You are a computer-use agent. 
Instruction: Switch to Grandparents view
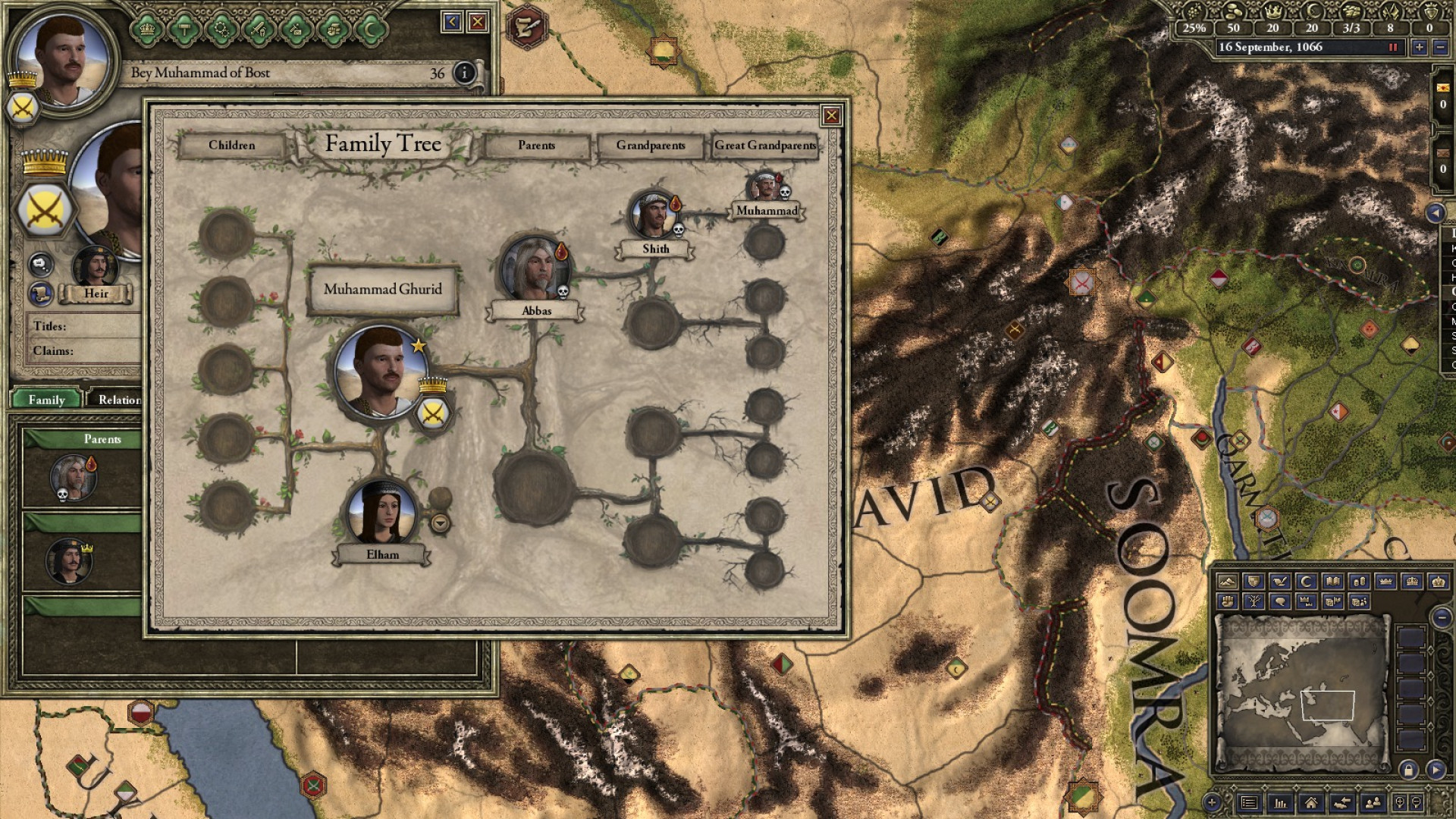pyautogui.click(x=650, y=145)
